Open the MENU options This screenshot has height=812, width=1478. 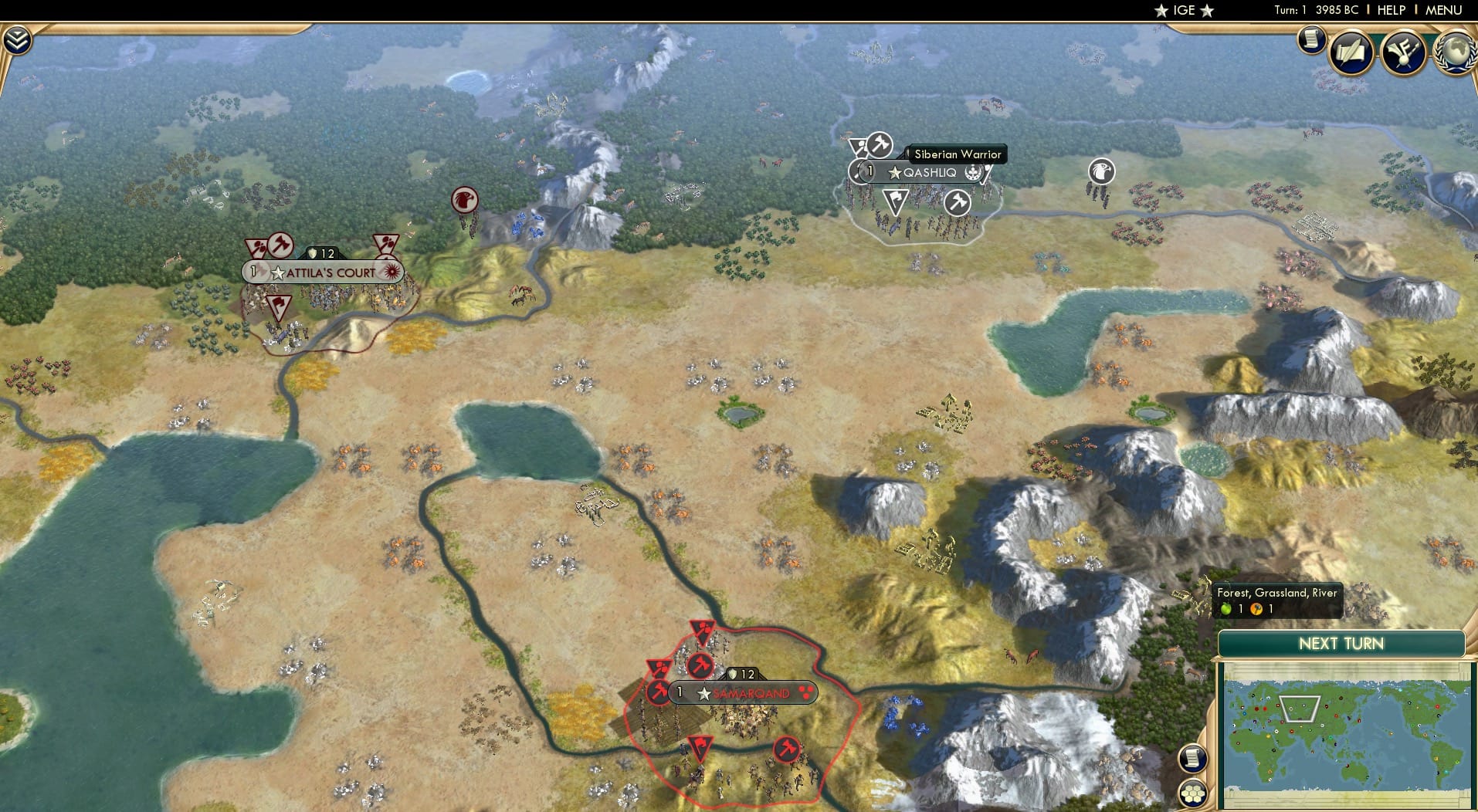[x=1445, y=10]
